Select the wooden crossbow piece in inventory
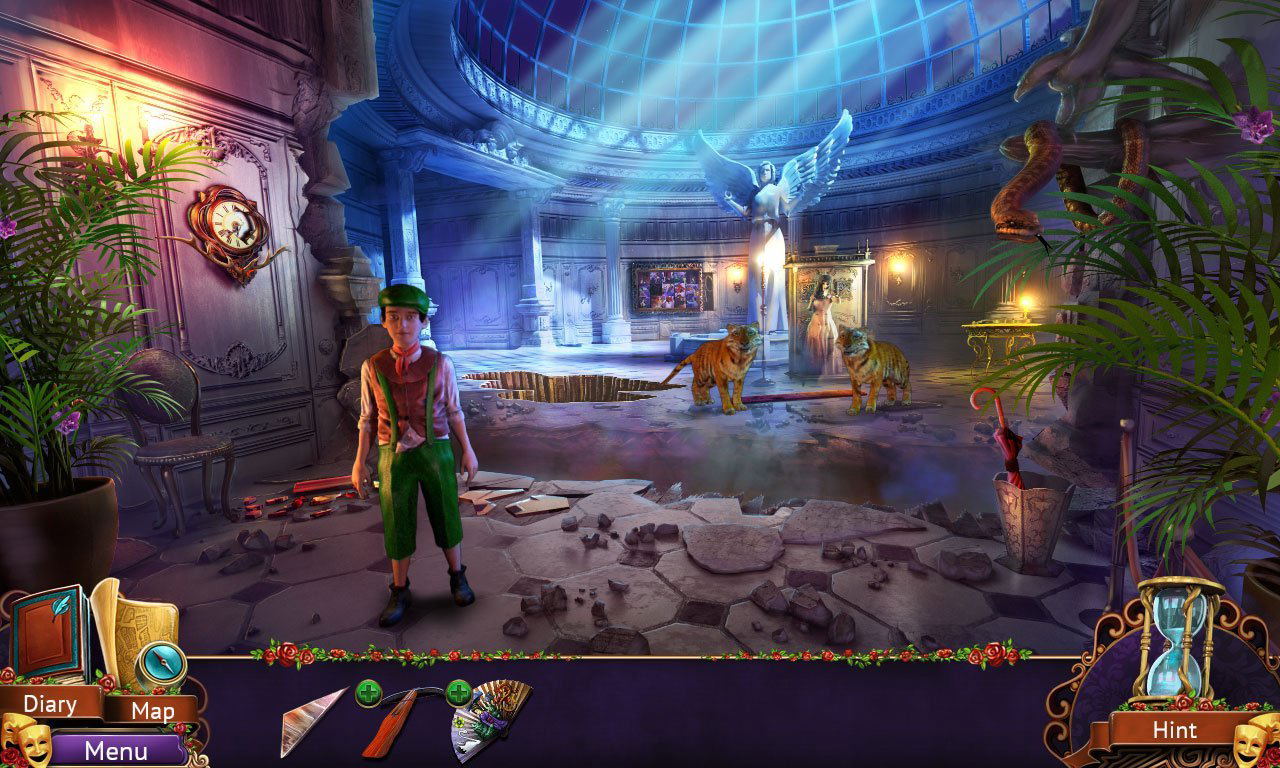The image size is (1280, 768). (x=398, y=718)
